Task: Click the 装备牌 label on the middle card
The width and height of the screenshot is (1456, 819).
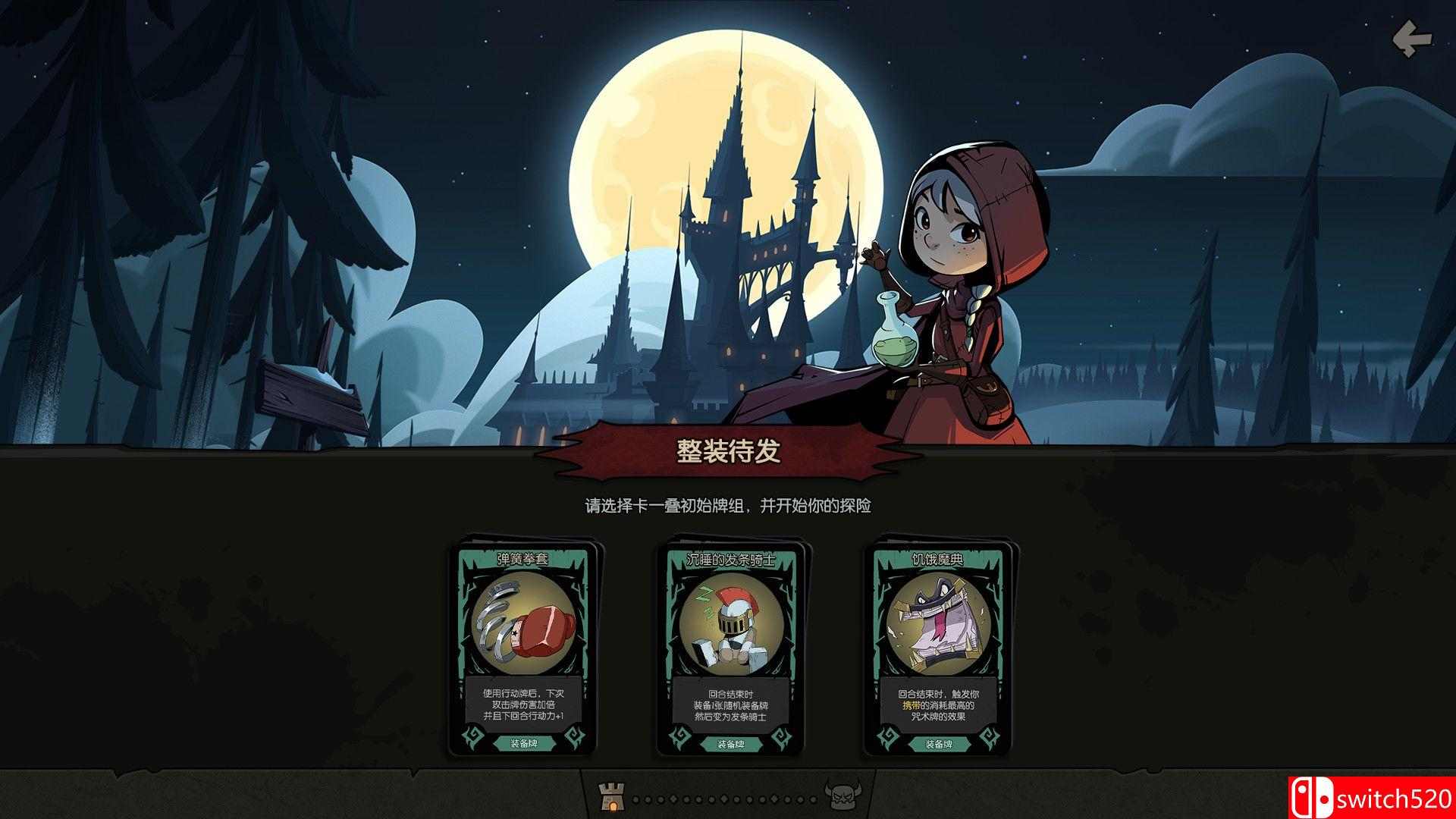Action: pyautogui.click(x=730, y=745)
